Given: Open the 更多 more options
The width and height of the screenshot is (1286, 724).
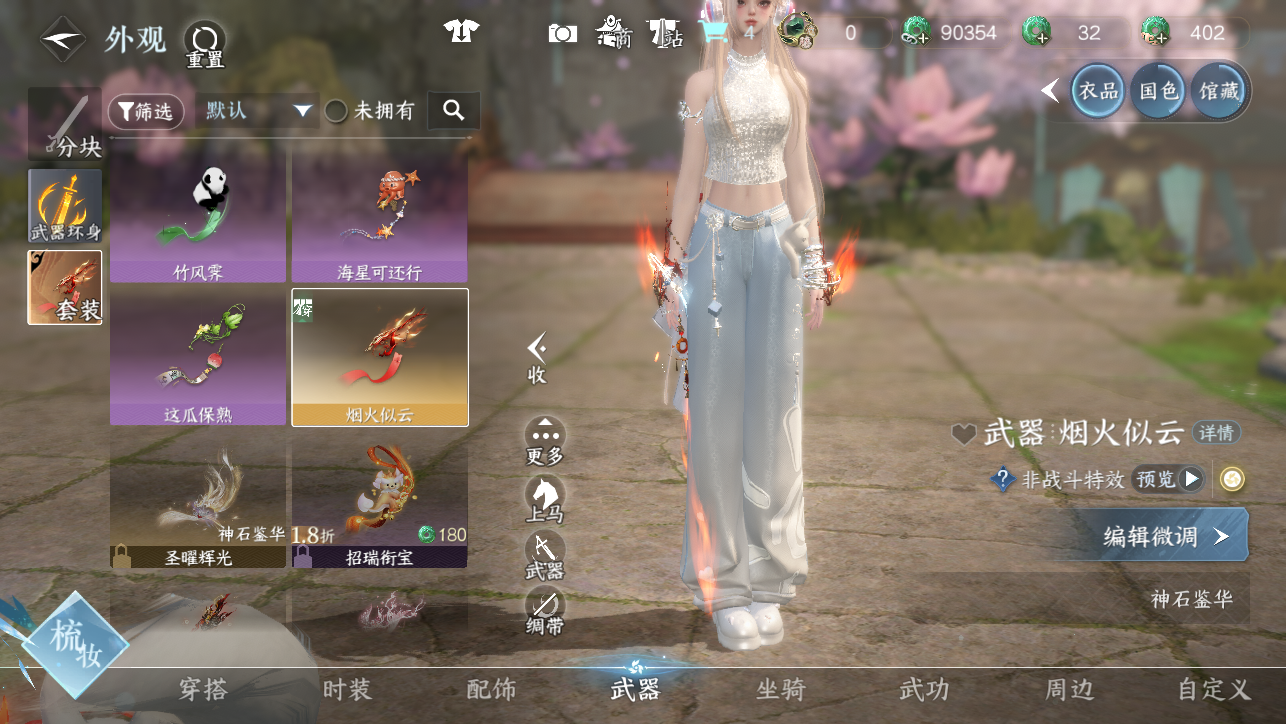Looking at the screenshot, I should tap(545, 441).
